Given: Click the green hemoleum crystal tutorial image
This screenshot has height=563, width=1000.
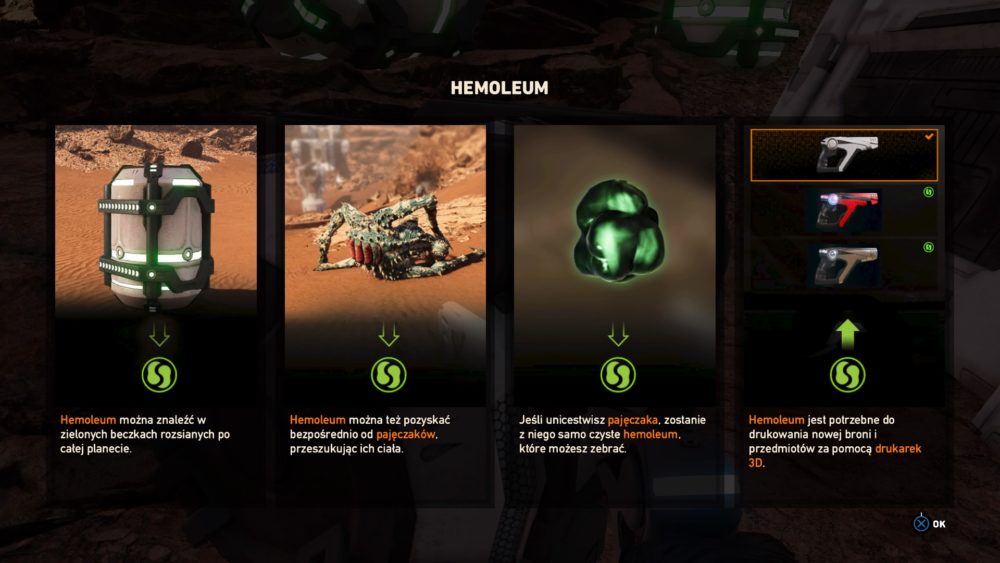Looking at the screenshot, I should 615,220.
